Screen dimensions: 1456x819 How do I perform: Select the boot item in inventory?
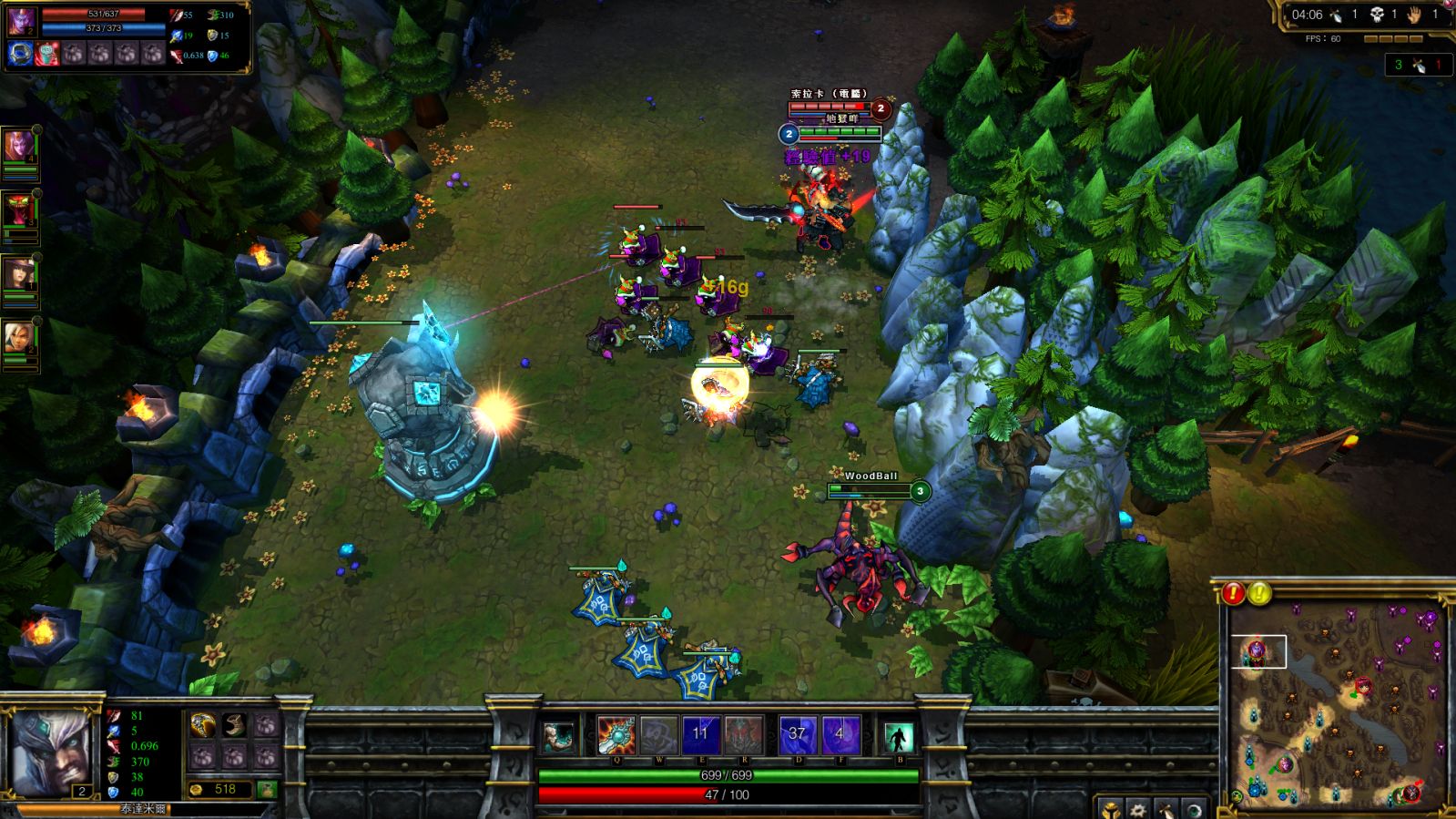point(234,725)
